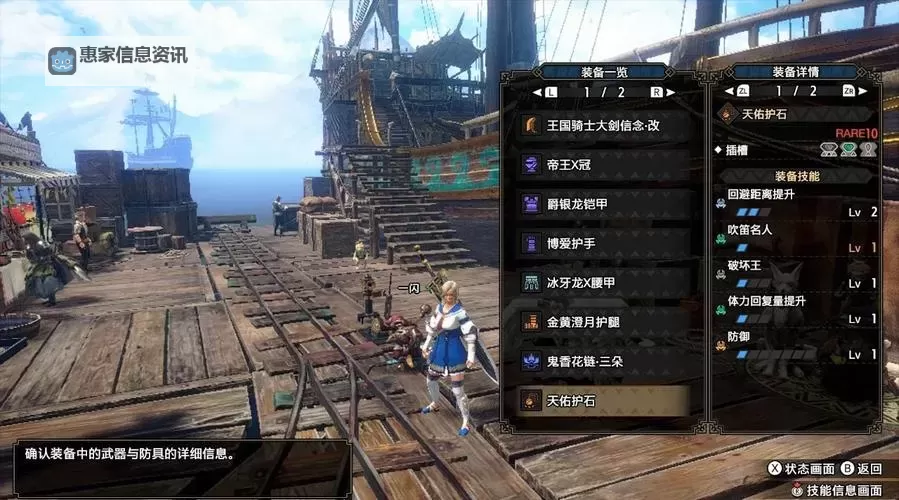Select the 防御 skill row
Screen dimensions: 899x500
pyautogui.click(x=796, y=345)
